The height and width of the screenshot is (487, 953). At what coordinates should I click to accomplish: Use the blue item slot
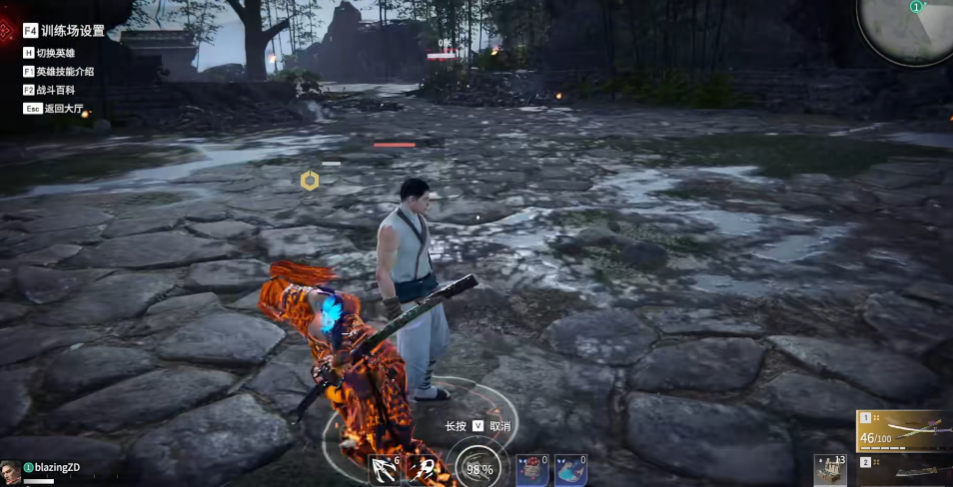point(570,470)
